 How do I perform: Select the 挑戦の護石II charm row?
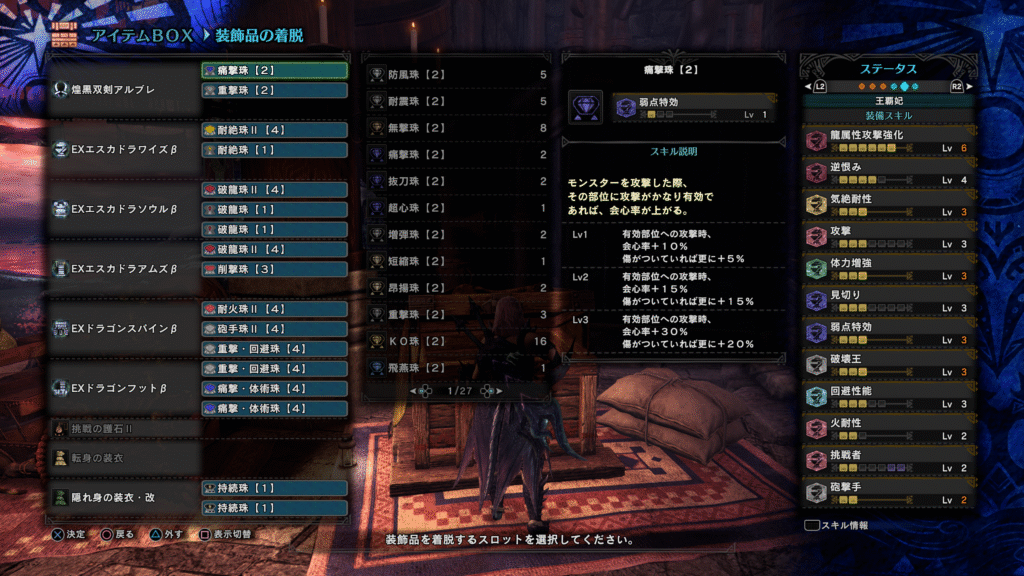click(123, 428)
